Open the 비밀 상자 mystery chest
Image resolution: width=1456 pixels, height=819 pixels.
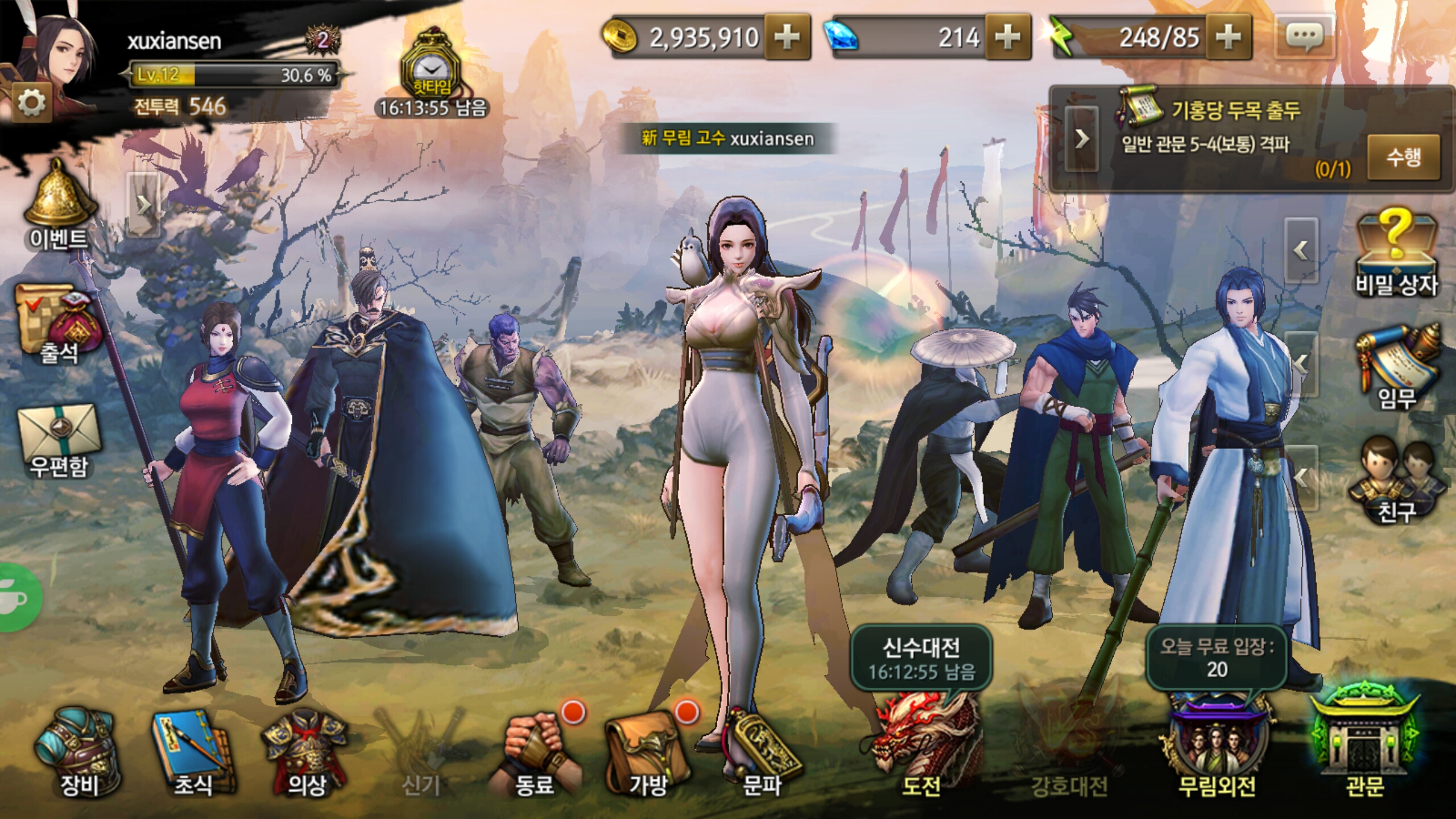(x=1396, y=253)
